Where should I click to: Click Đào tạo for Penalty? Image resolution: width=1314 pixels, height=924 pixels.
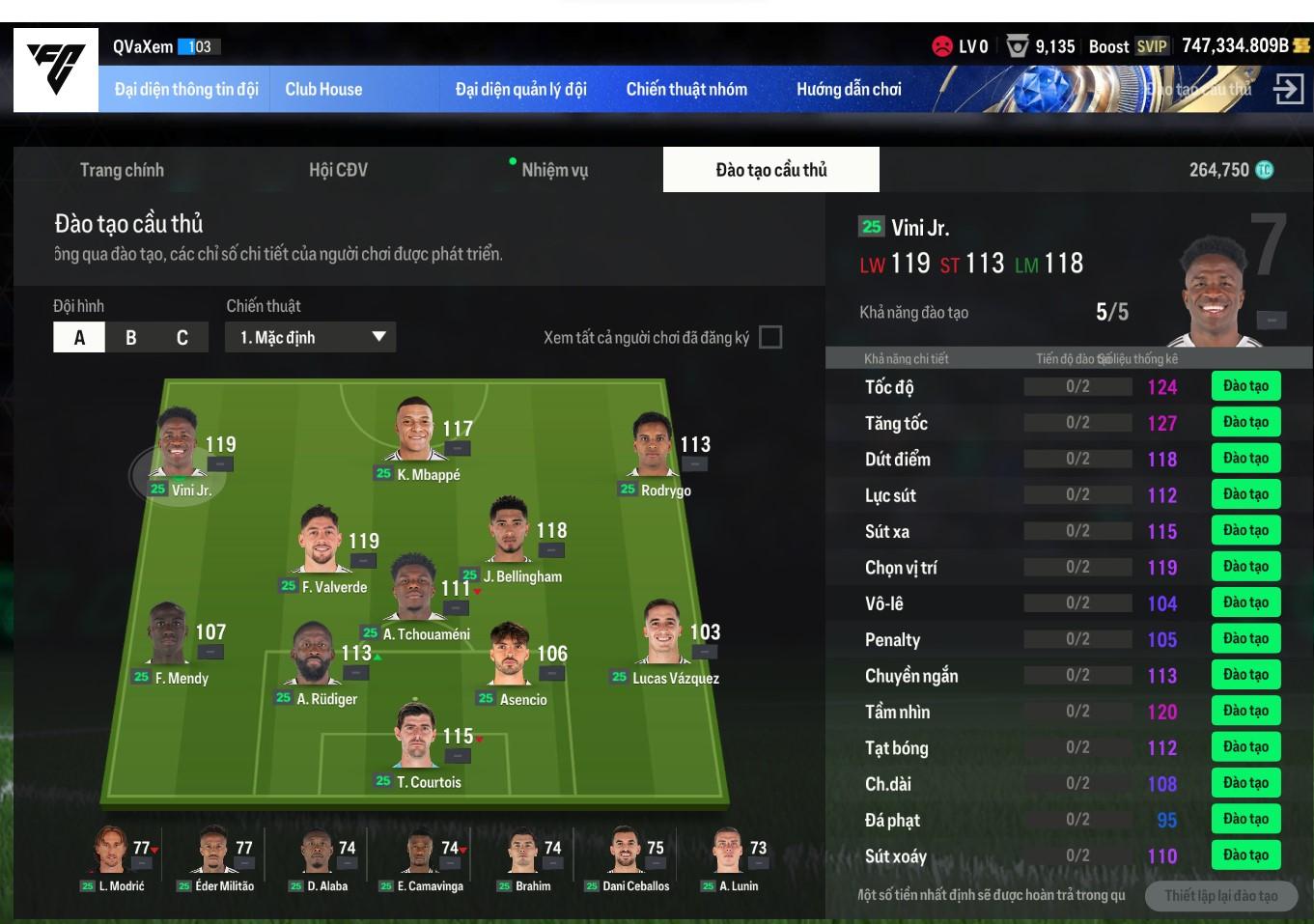coord(1245,639)
